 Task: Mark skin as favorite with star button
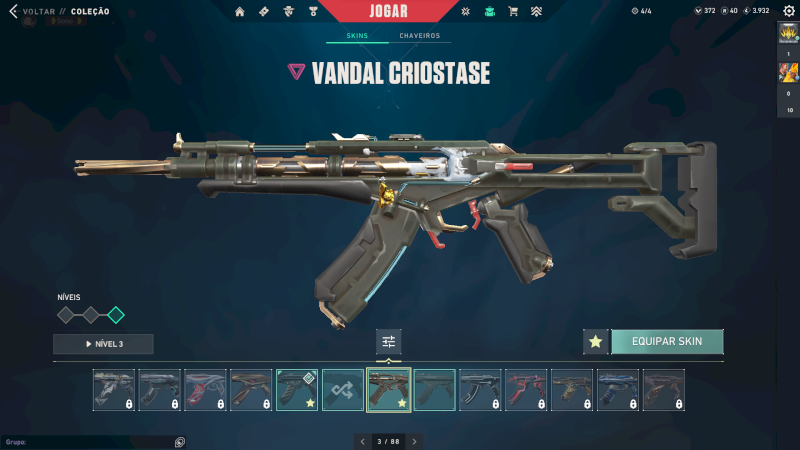coord(595,342)
